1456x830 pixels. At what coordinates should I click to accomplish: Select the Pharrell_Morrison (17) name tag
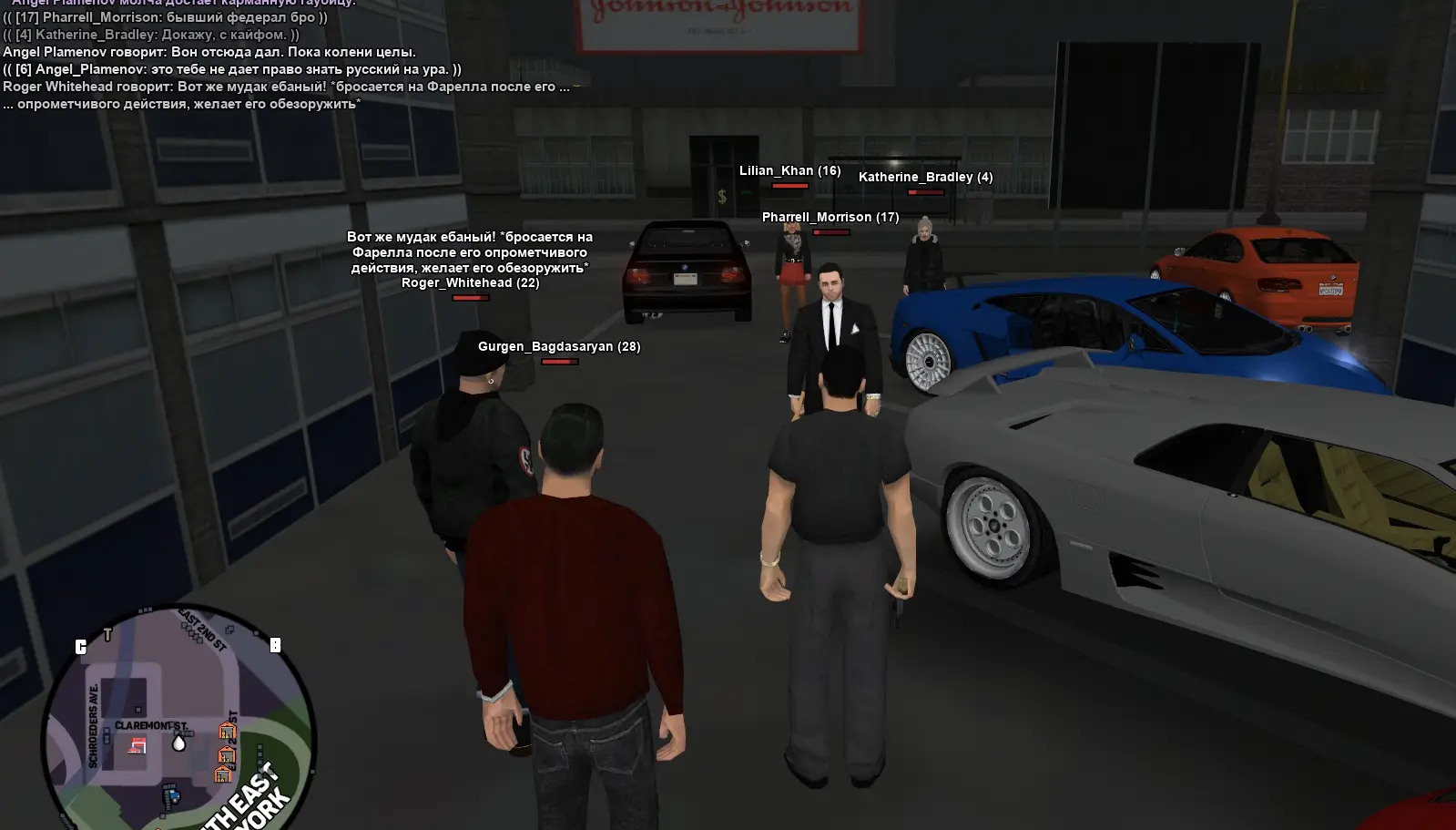point(830,217)
